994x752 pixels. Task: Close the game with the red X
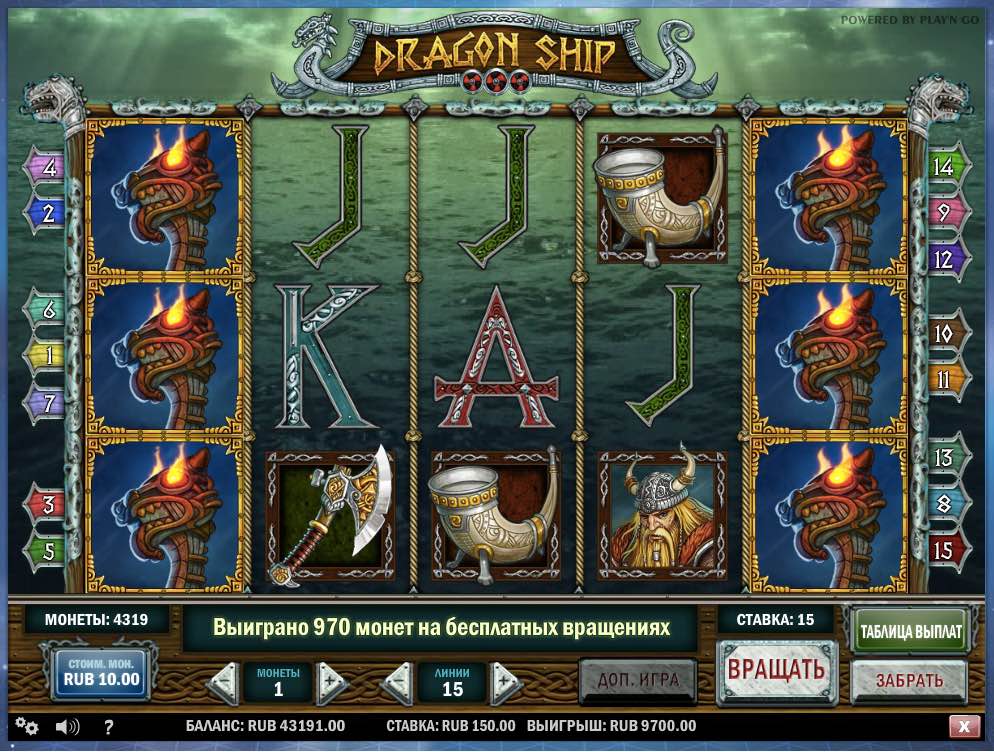(x=964, y=726)
